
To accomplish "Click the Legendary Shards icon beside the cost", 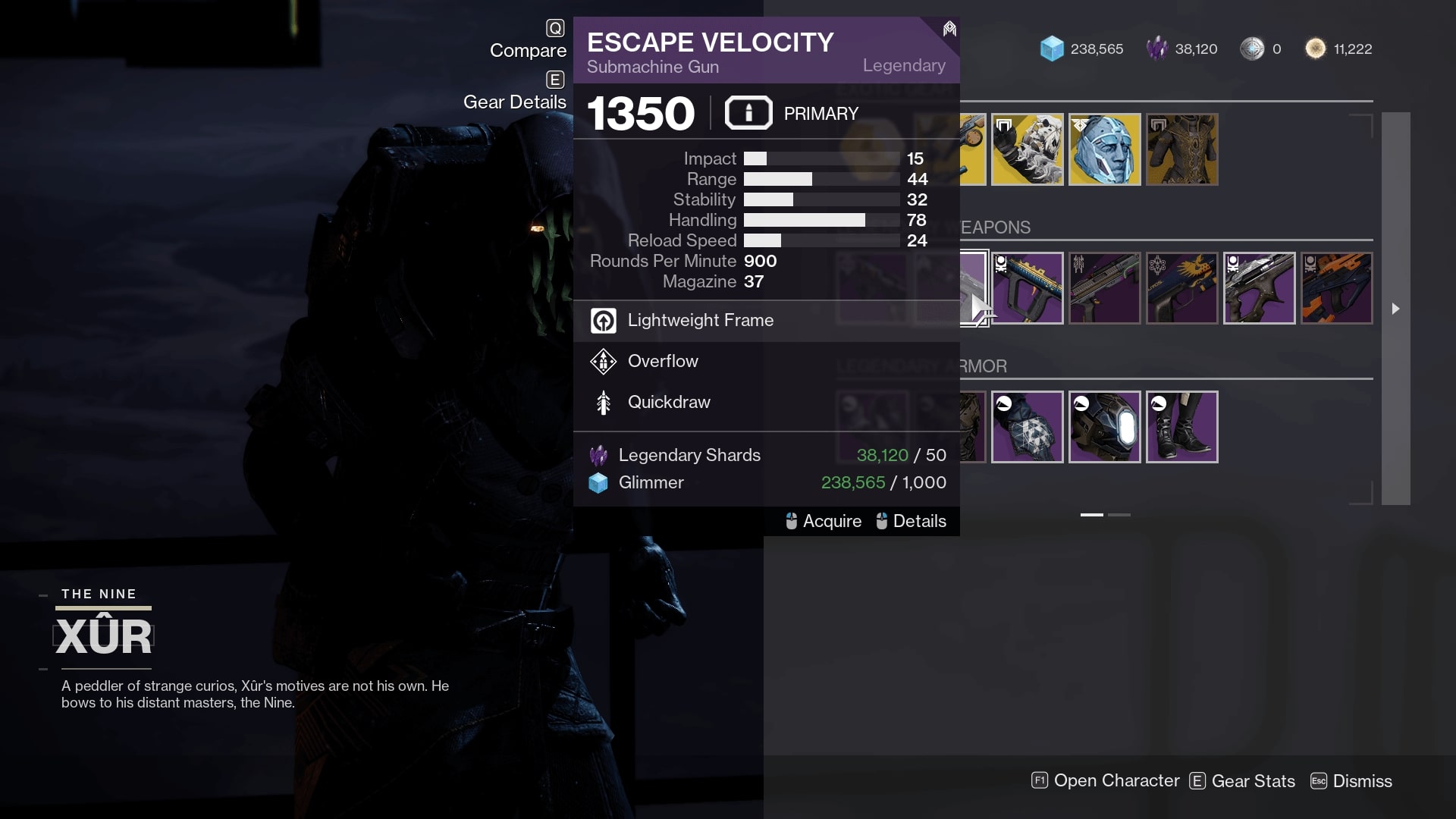I will (x=598, y=455).
